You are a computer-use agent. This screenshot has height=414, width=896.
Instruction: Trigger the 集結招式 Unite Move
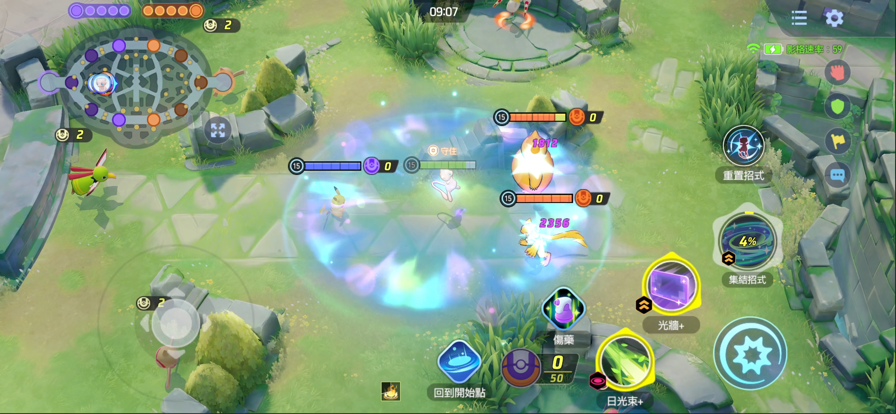pos(746,241)
